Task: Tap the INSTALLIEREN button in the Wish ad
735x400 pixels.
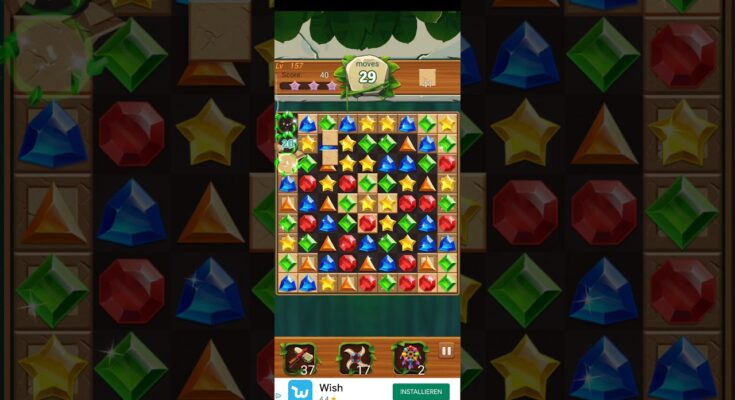Action: [420, 391]
